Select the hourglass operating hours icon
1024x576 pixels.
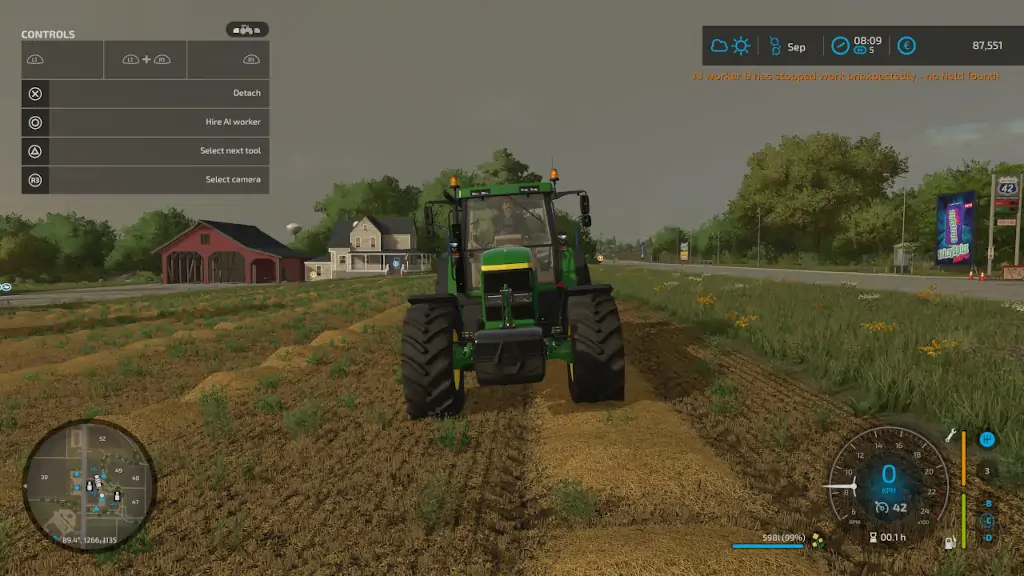pos(874,537)
